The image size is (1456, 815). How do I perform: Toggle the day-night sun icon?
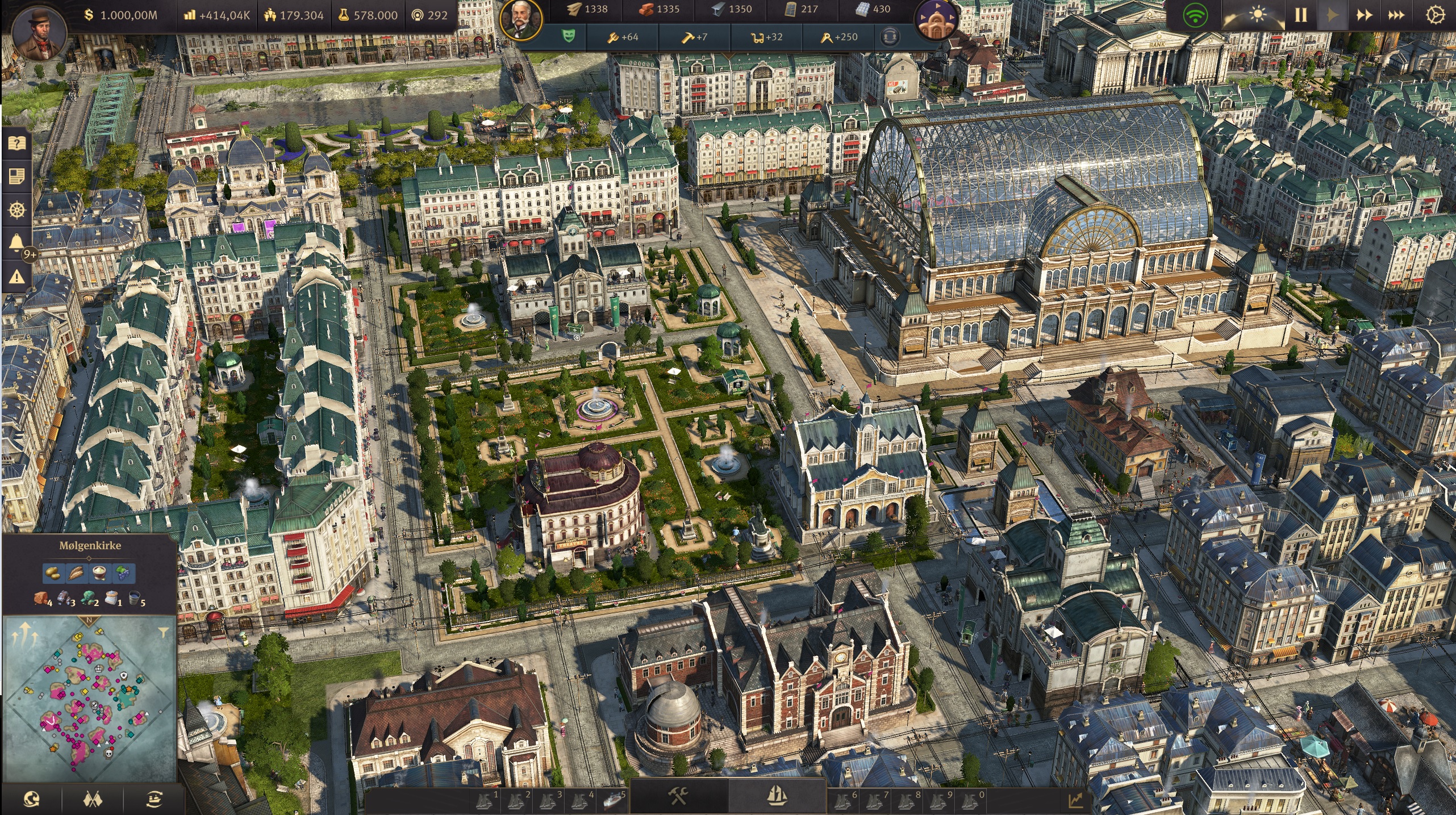(x=1257, y=14)
